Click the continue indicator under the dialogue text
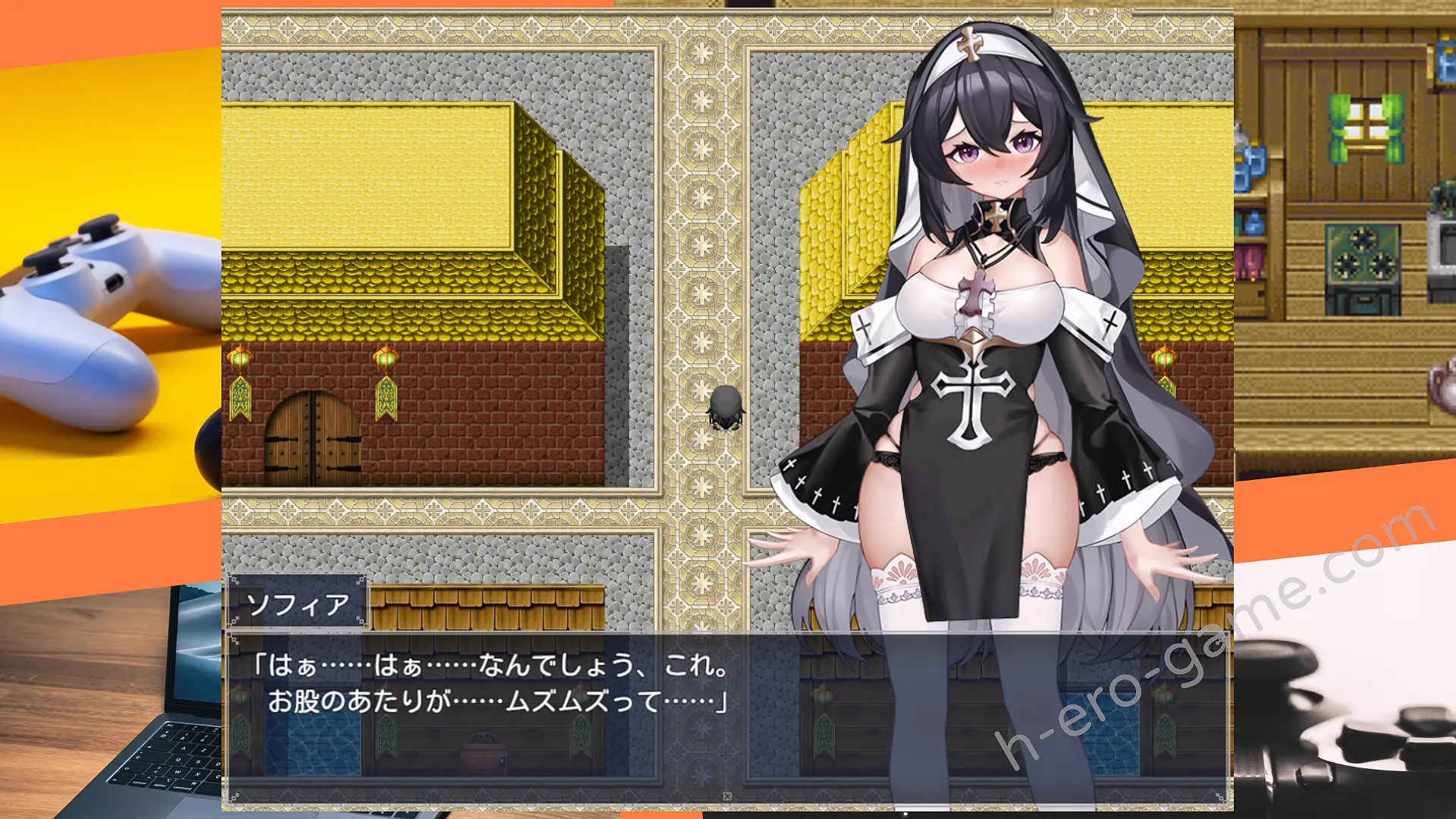 click(727, 796)
